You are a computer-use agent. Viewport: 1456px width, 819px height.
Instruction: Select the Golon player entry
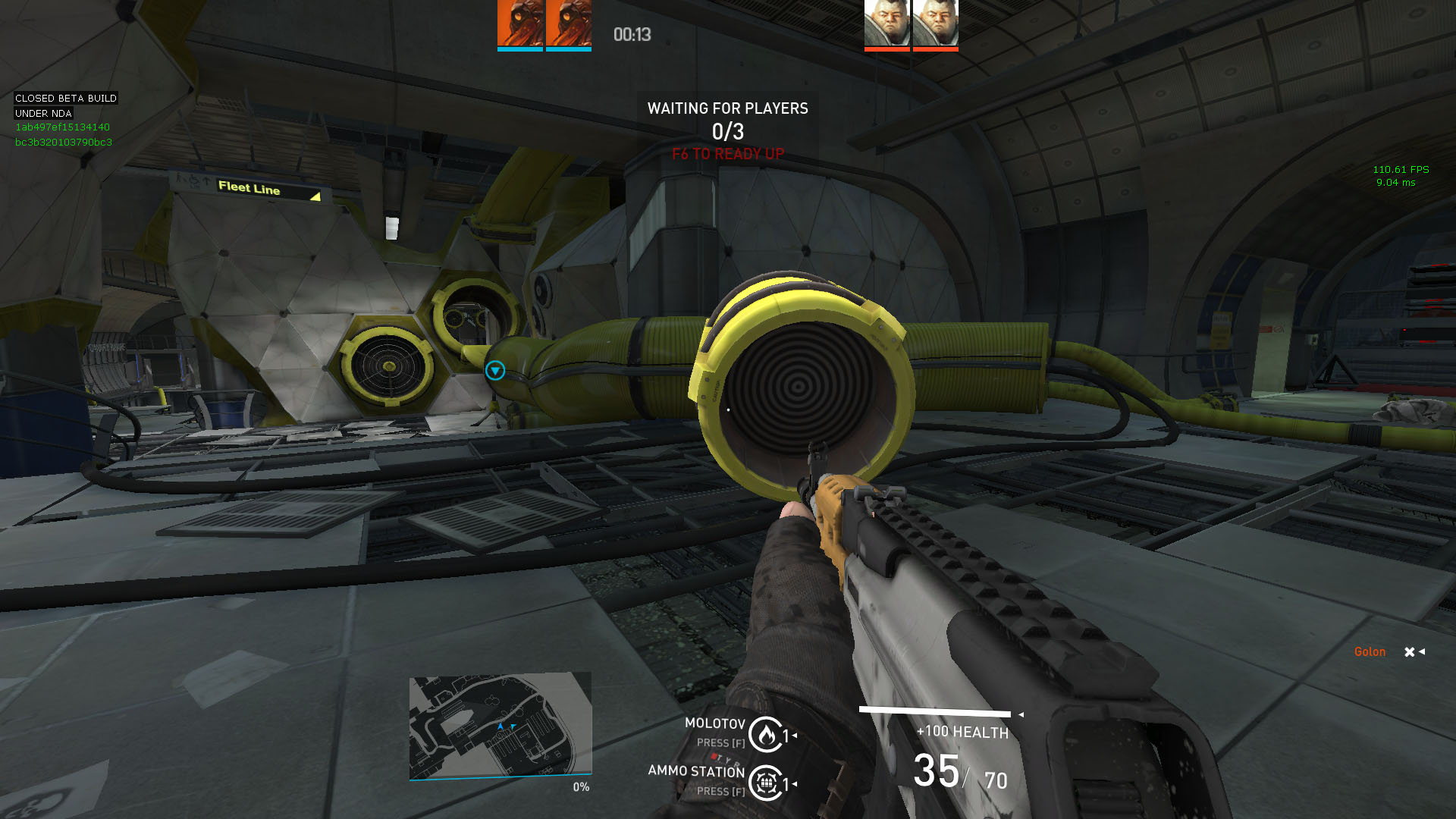(1370, 652)
